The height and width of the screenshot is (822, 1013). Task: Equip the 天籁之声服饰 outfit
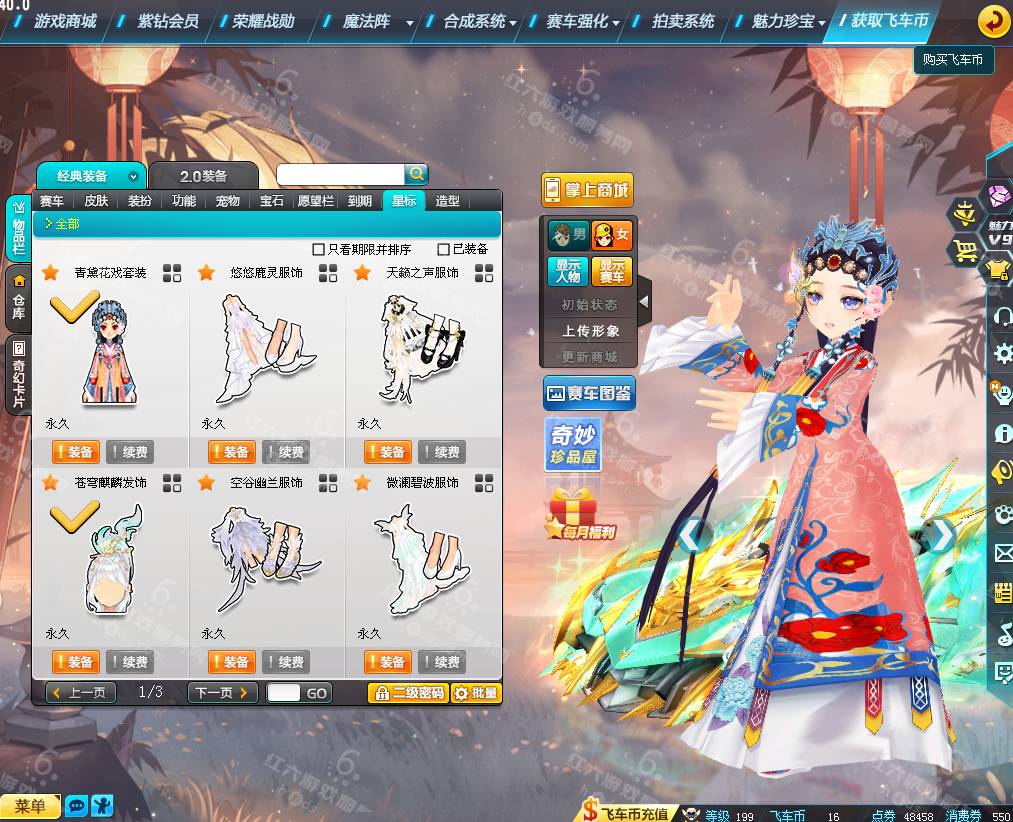point(388,452)
